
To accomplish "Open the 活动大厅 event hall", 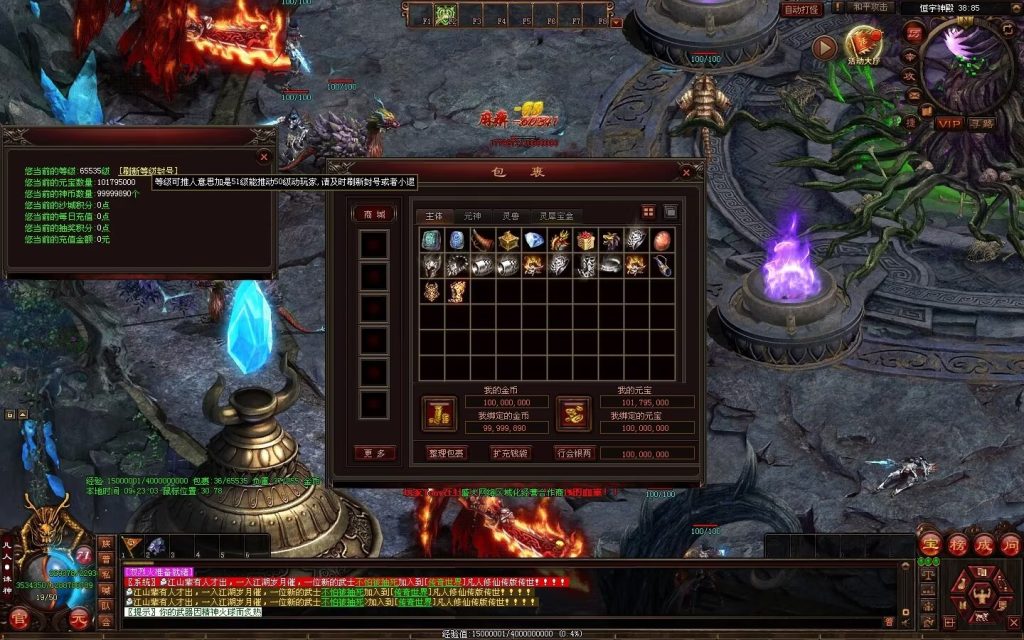I will (x=864, y=45).
